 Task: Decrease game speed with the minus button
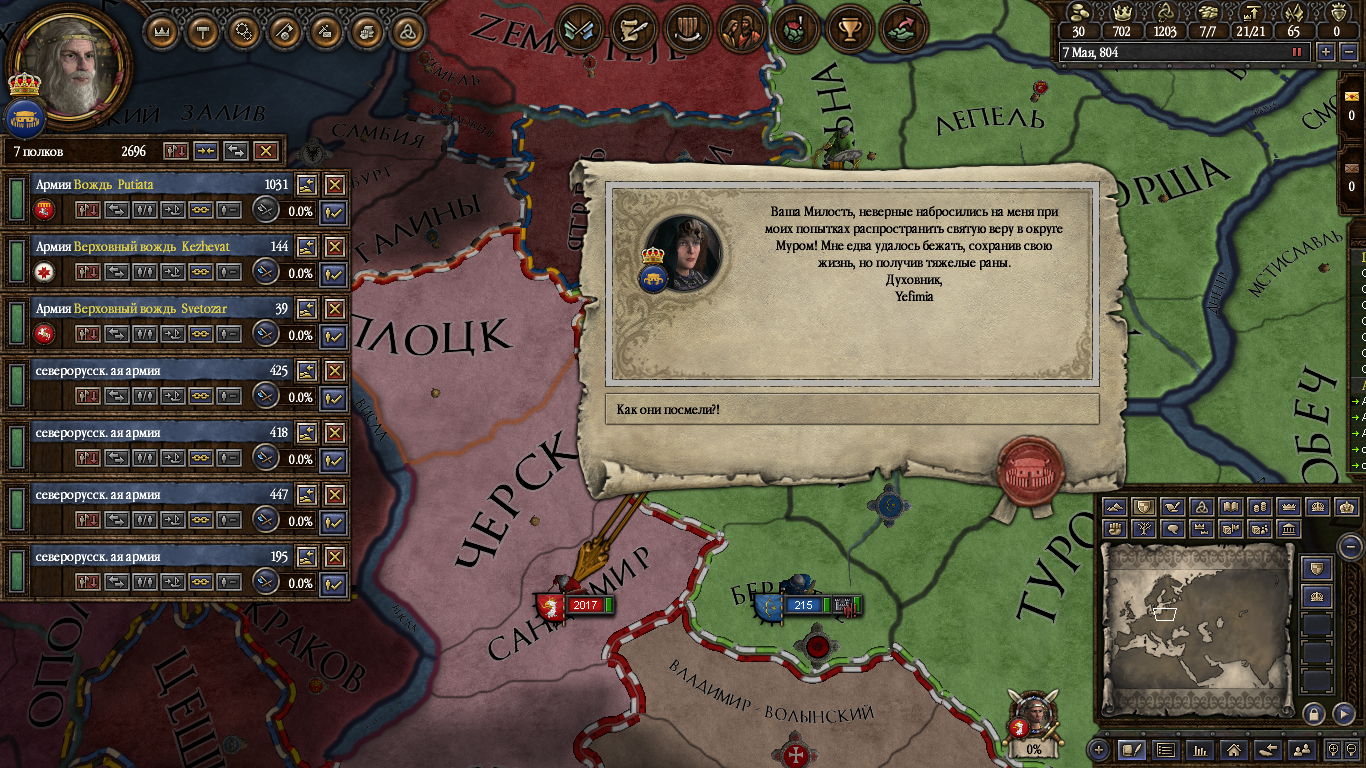pos(1347,52)
